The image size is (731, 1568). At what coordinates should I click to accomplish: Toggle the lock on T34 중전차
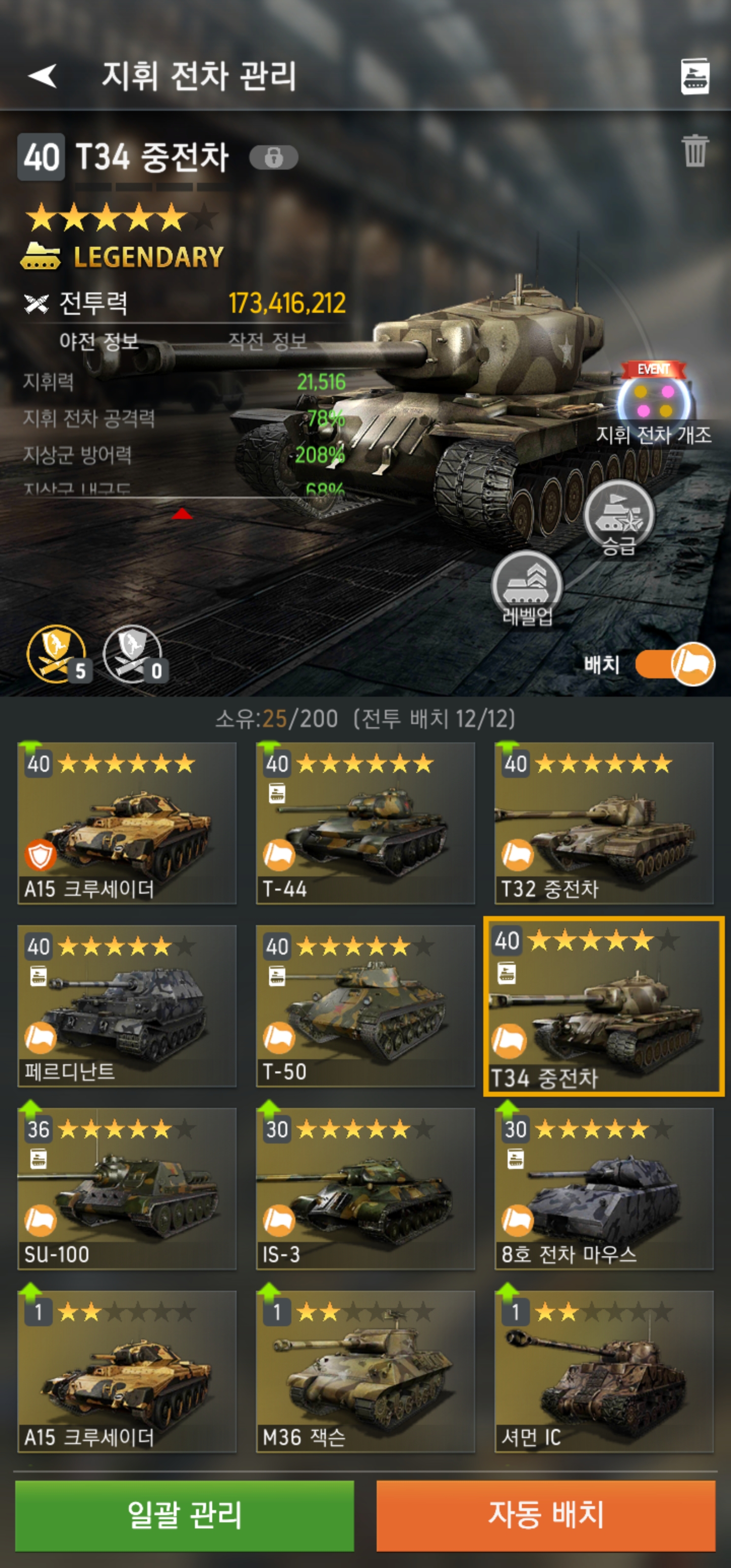coord(273,158)
